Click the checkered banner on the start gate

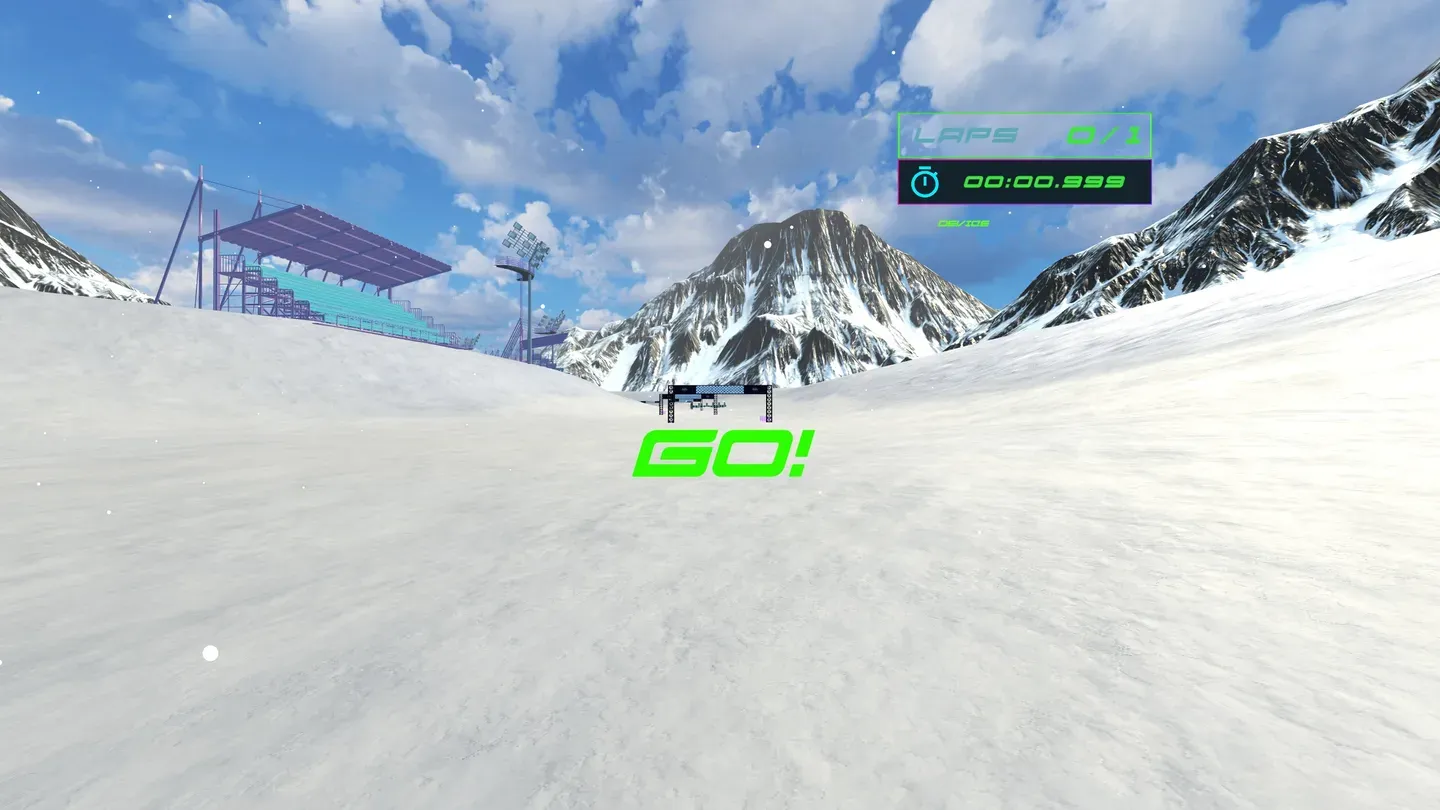(720, 389)
